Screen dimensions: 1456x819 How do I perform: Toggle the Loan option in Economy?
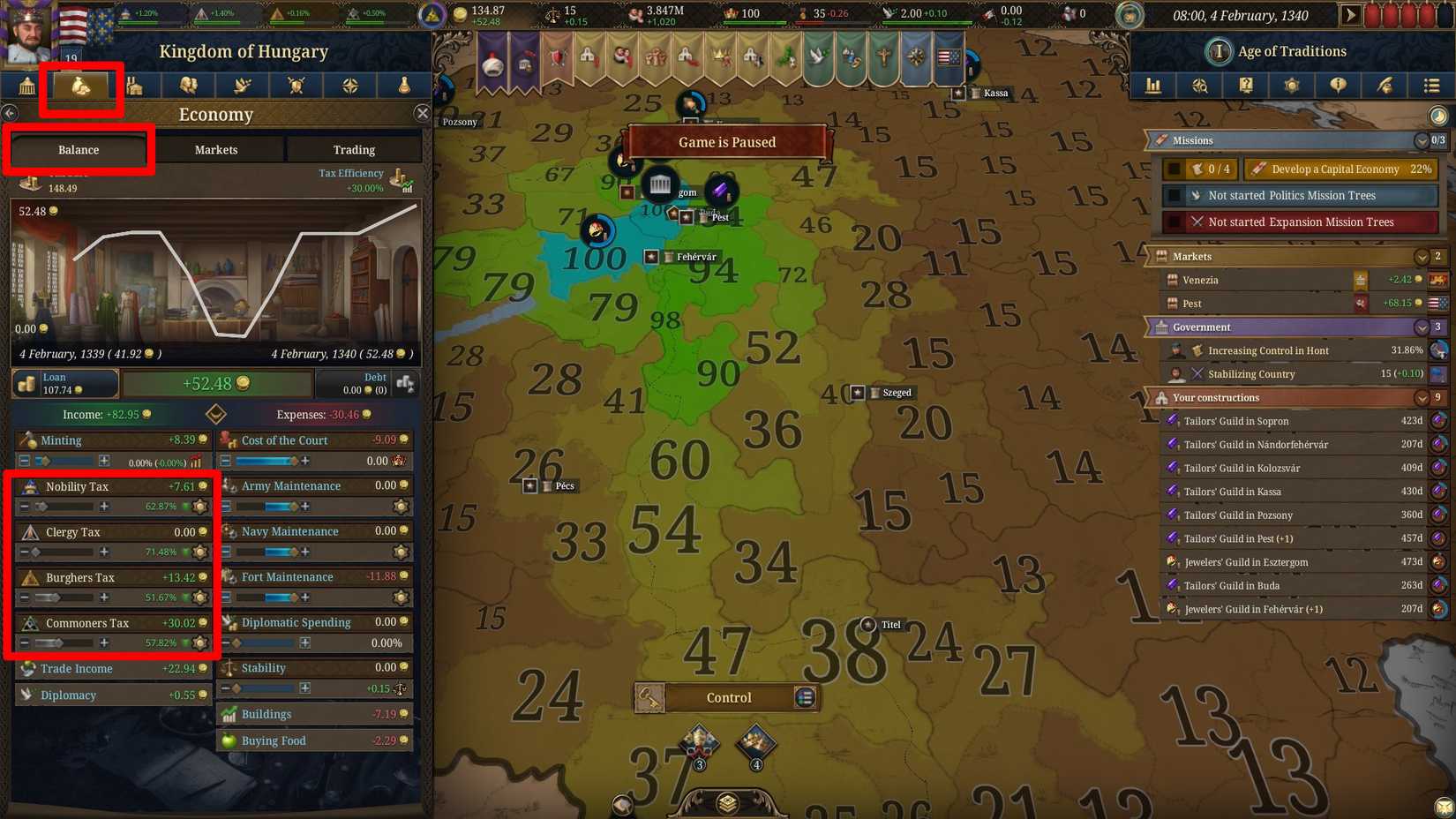pyautogui.click(x=64, y=383)
